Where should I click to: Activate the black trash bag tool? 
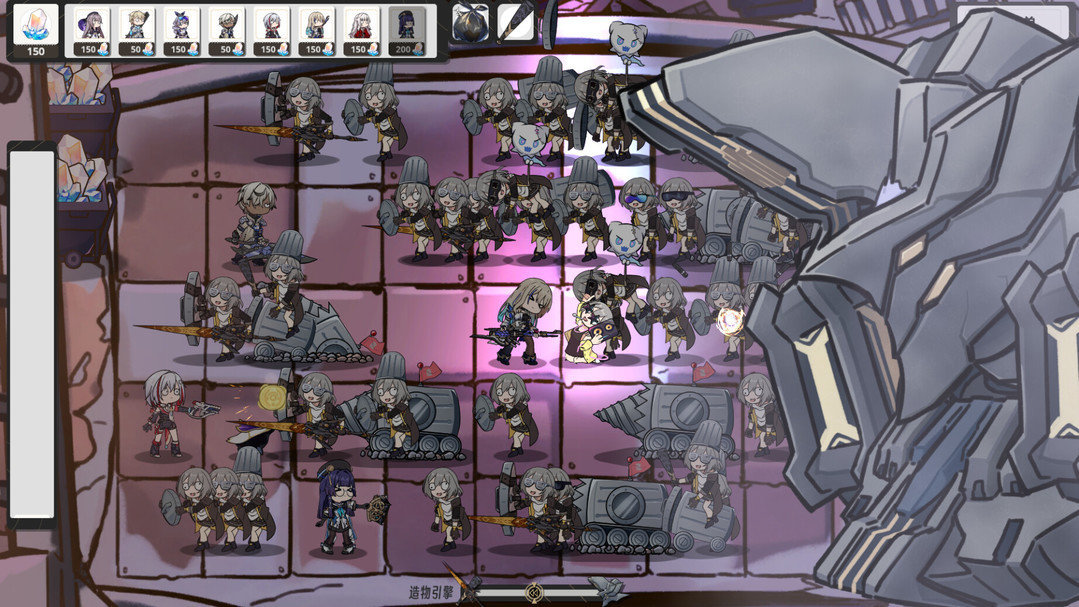[470, 24]
